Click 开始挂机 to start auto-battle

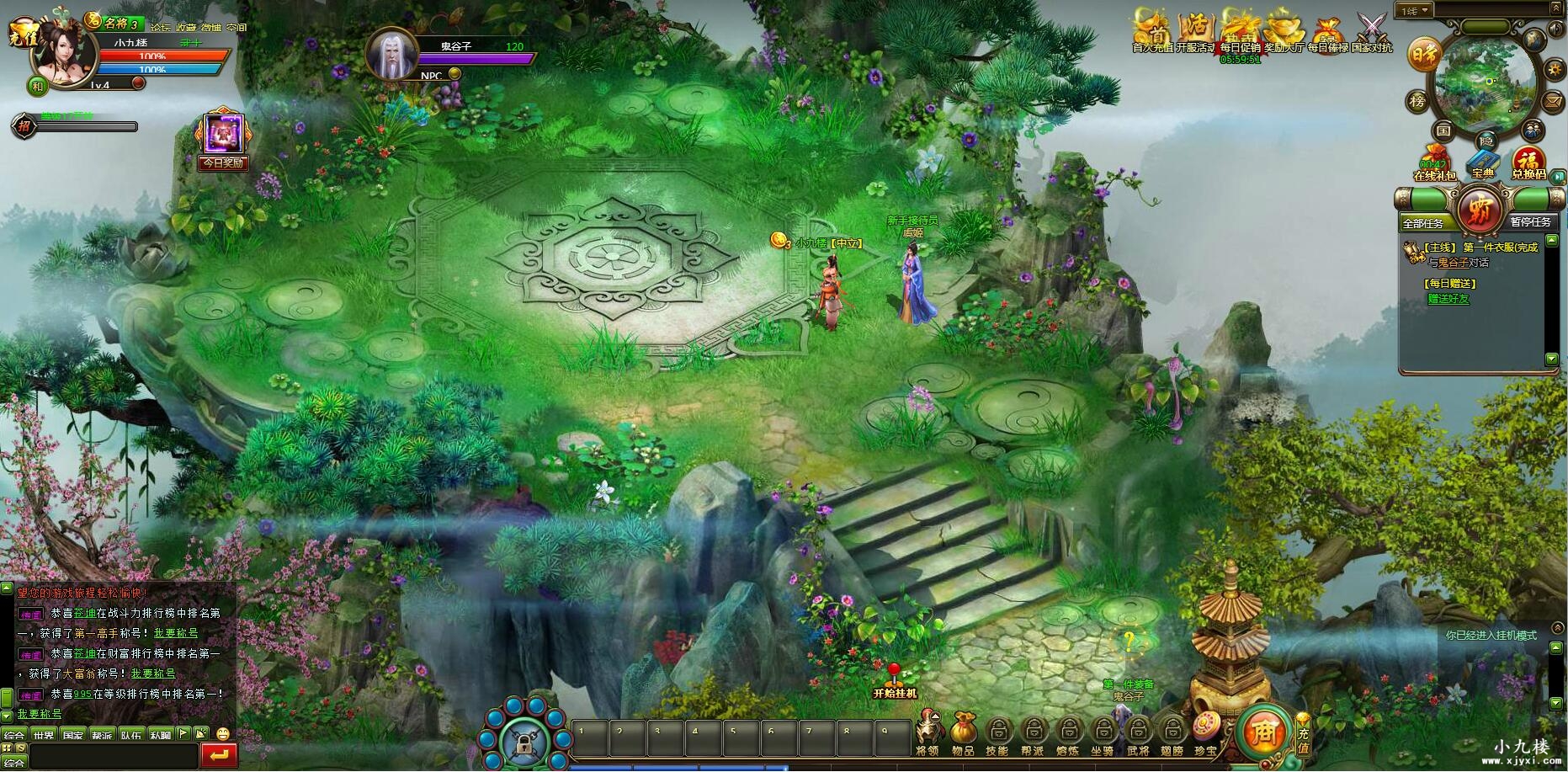coord(894,682)
